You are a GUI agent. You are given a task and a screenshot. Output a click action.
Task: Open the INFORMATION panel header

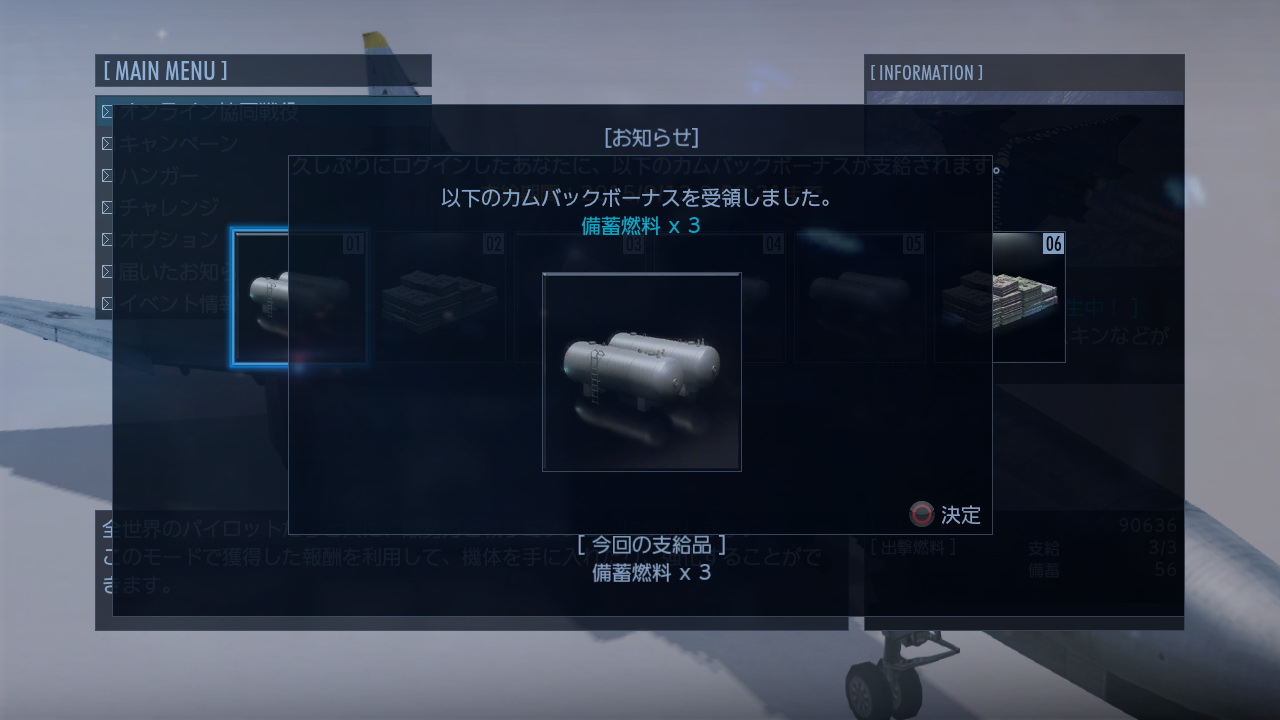925,72
